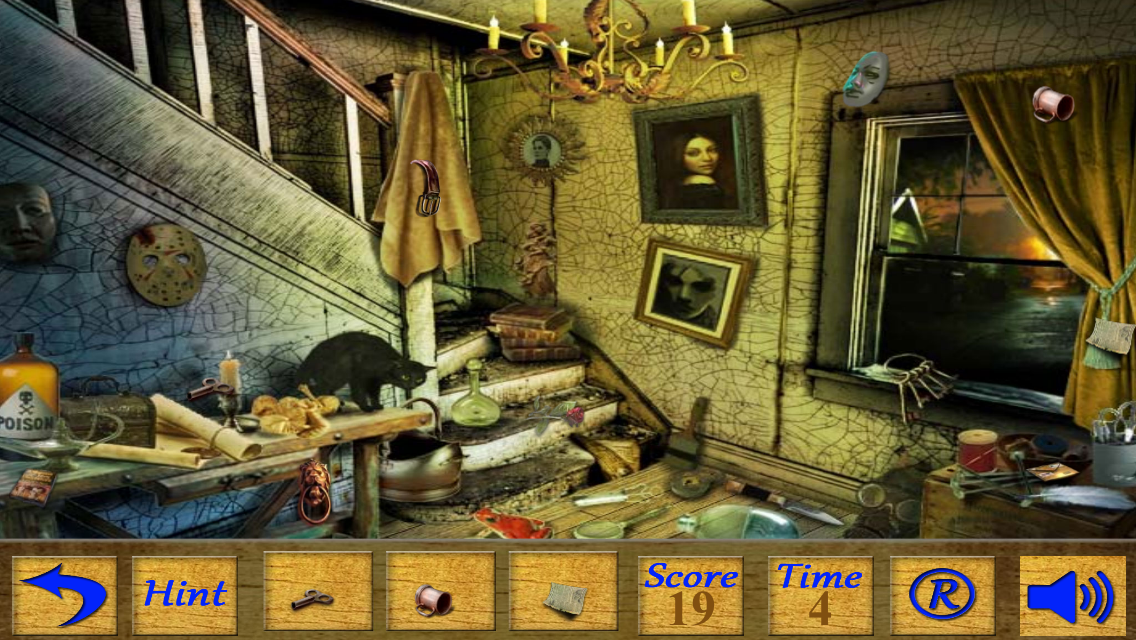The image size is (1136, 640).
Task: Go back using the blue arrow button
Action: (x=64, y=595)
